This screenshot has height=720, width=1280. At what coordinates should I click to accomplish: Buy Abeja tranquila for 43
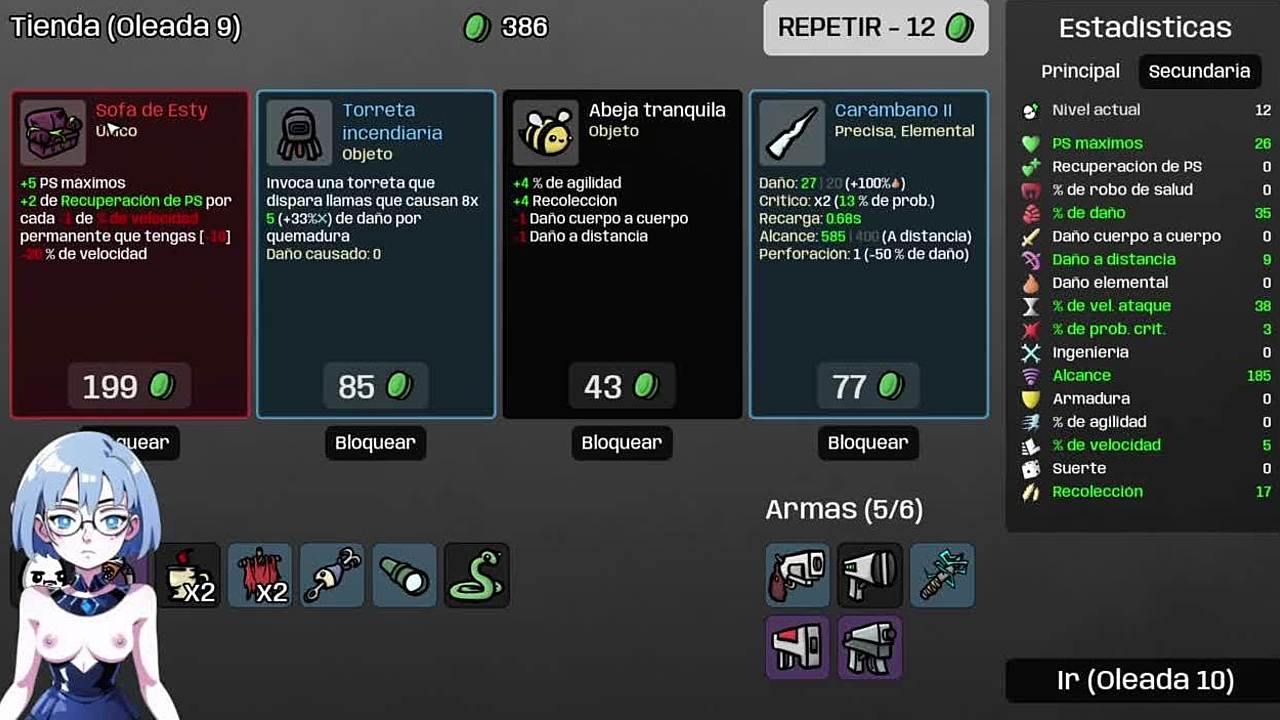point(621,386)
